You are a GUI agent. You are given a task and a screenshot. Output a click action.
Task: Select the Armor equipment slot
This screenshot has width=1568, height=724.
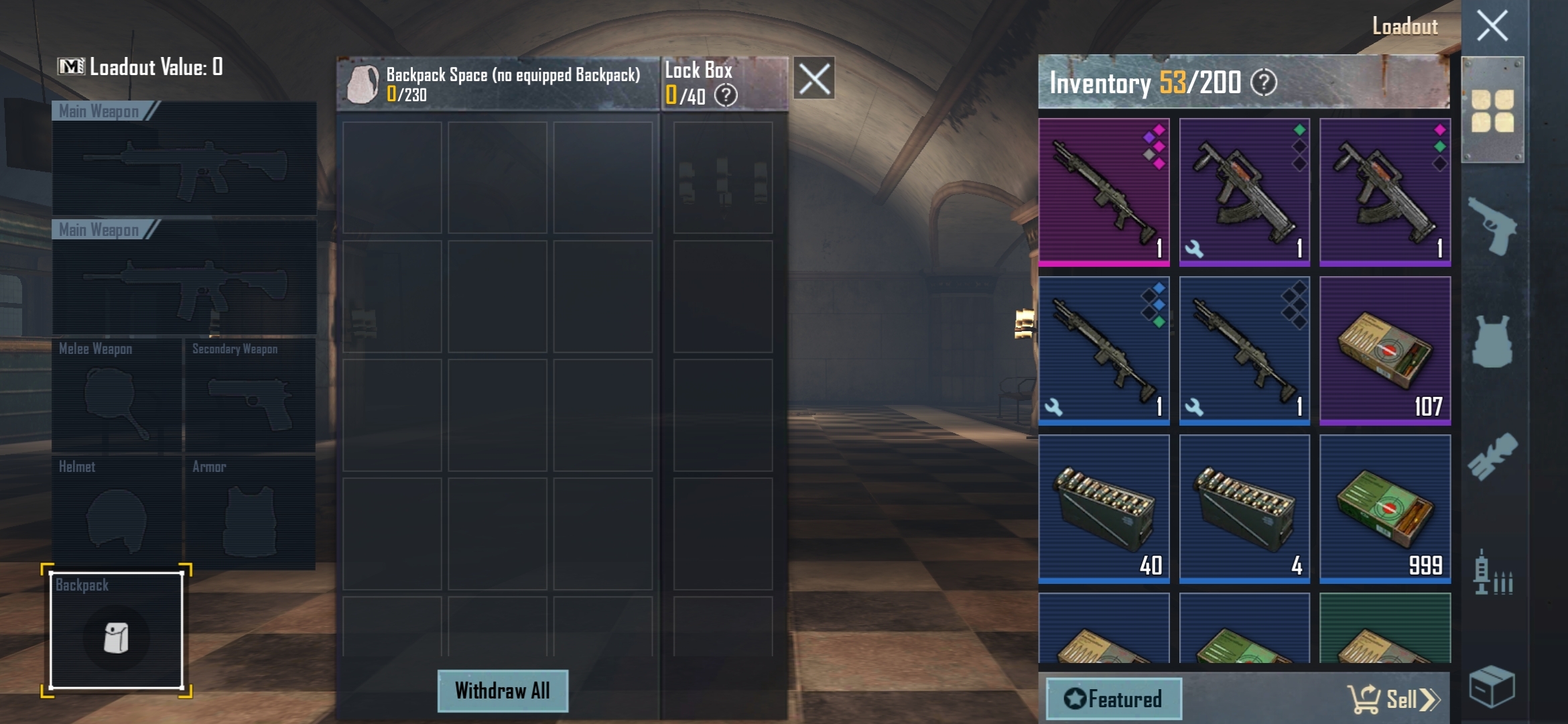click(250, 513)
